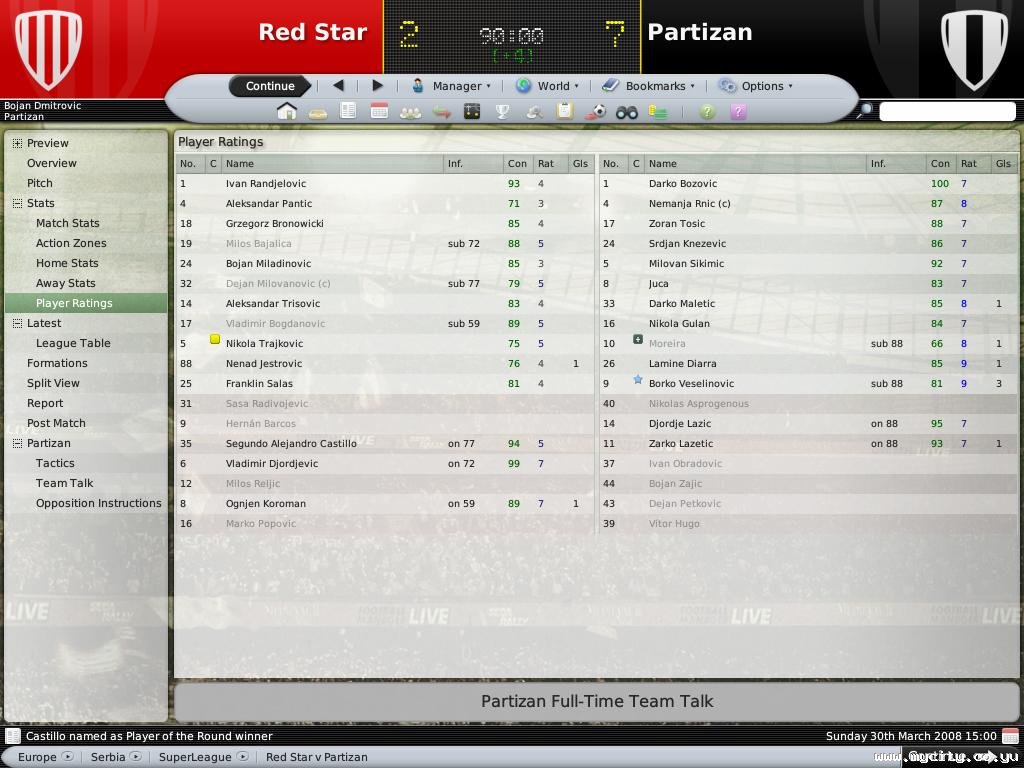Click the Continue button
1024x768 pixels.
pyautogui.click(x=270, y=86)
